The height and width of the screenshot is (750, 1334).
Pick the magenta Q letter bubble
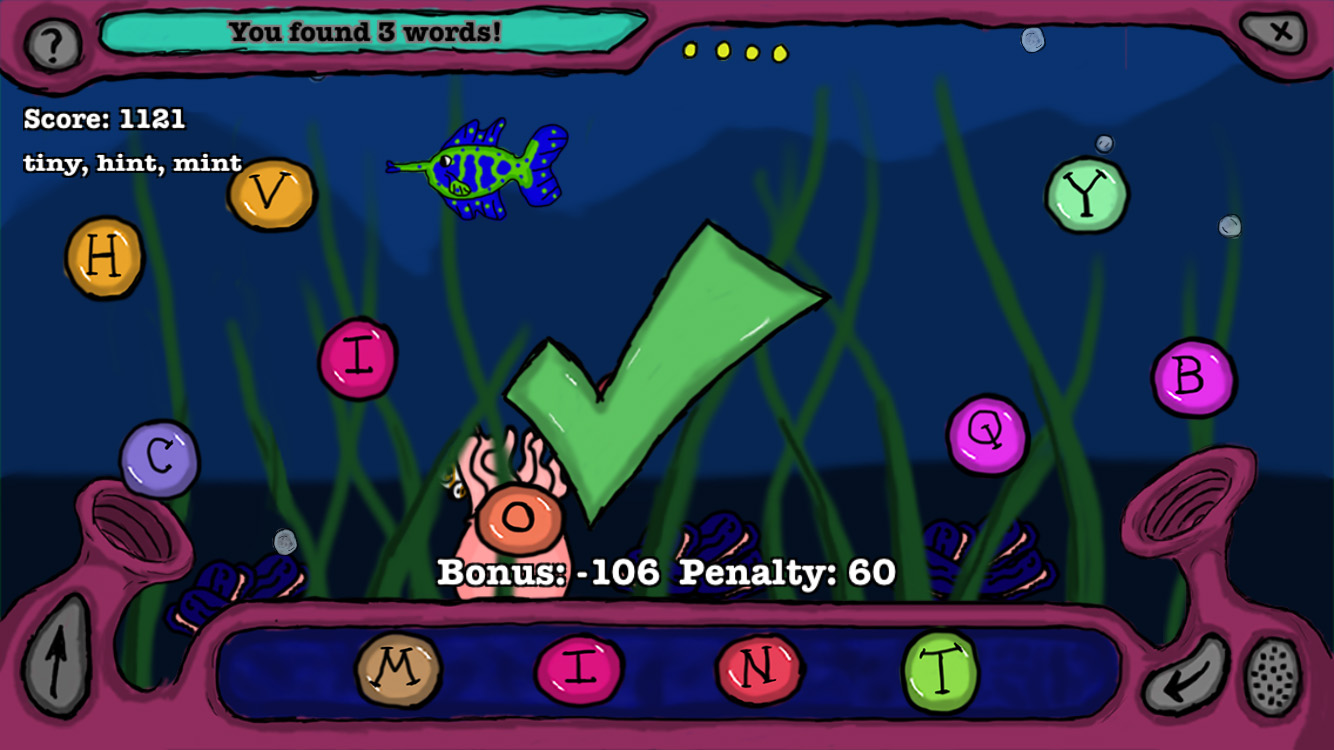click(987, 434)
